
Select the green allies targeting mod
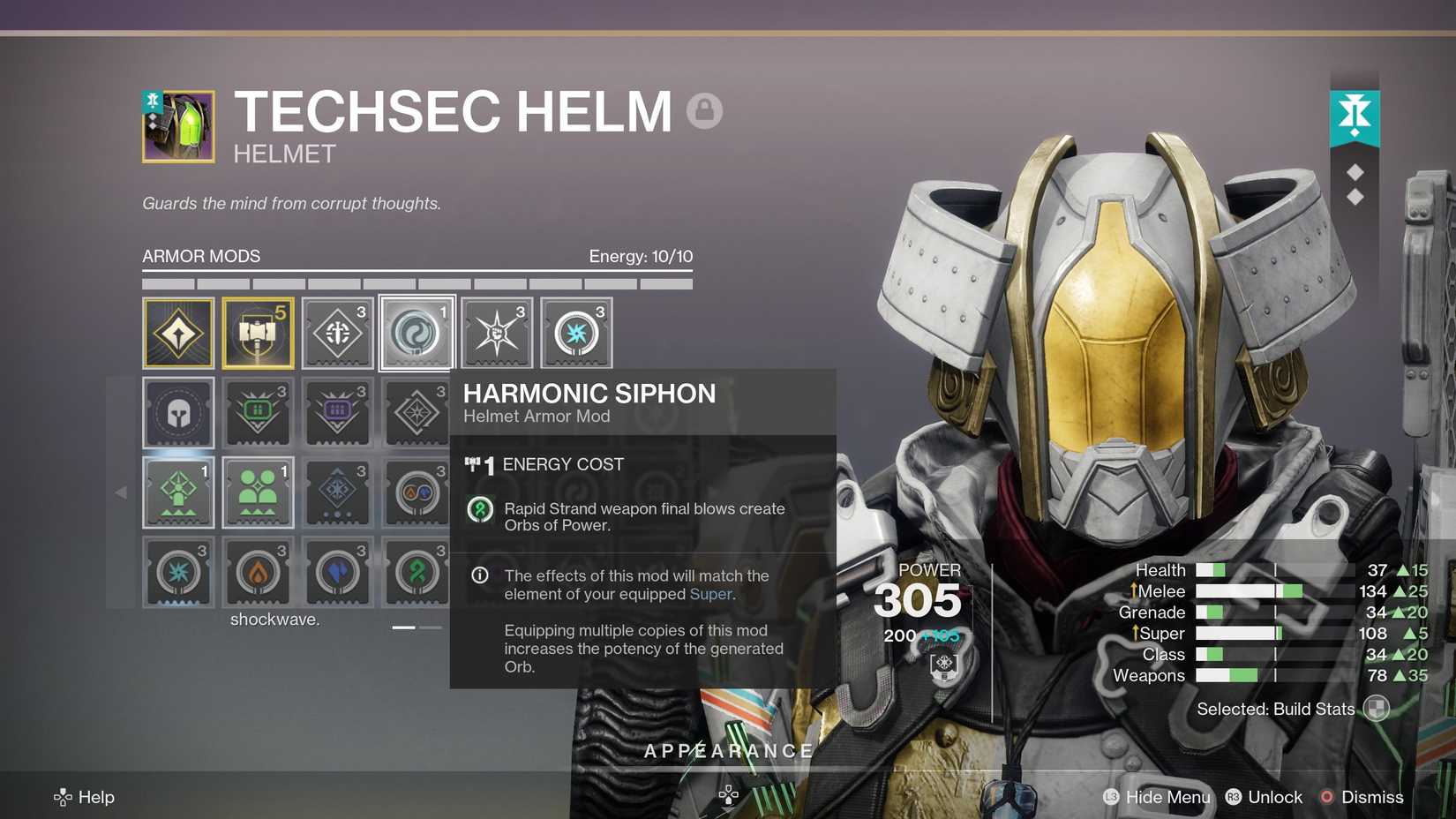pyautogui.click(x=259, y=492)
